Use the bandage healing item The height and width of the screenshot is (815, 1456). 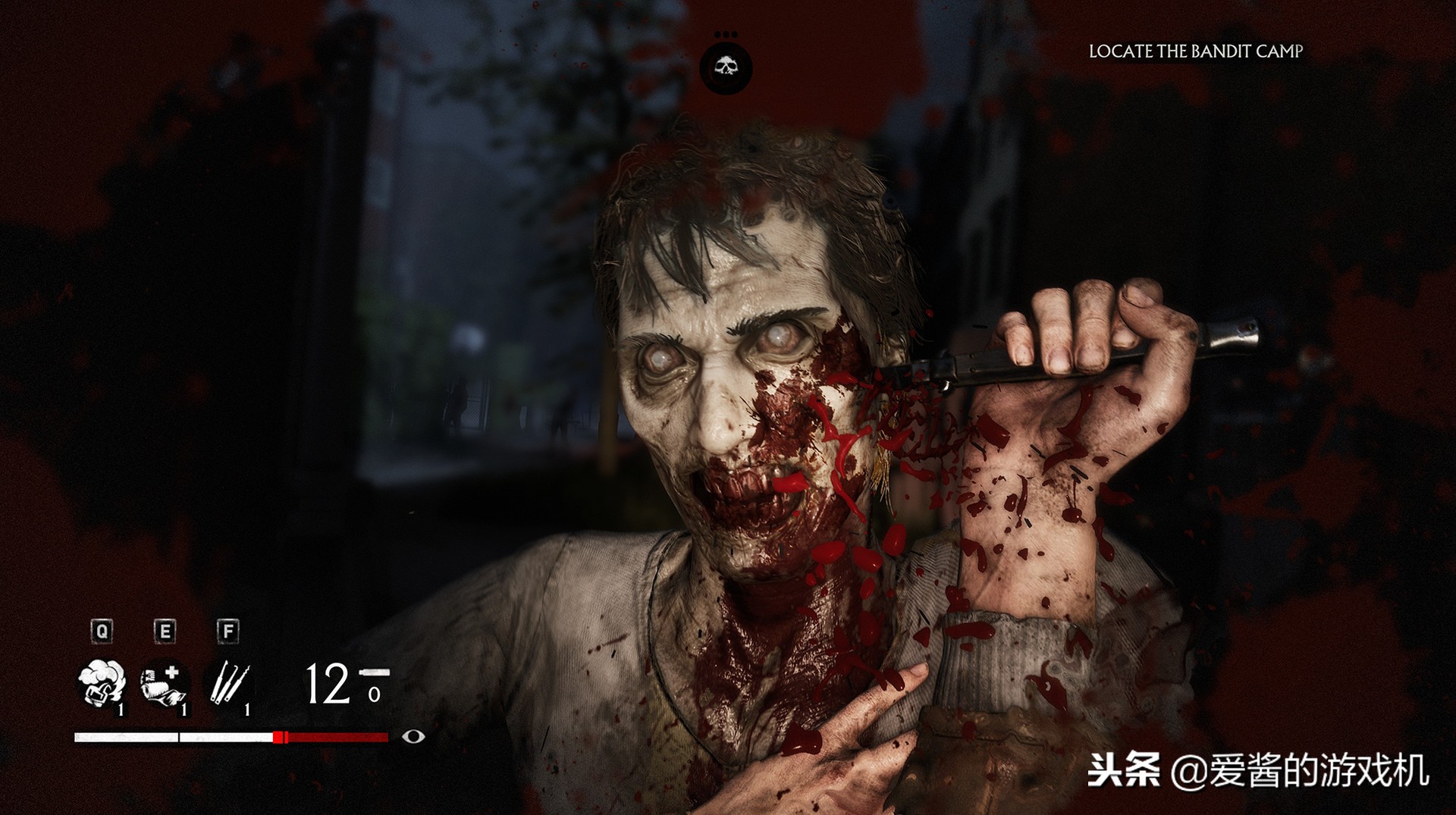(164, 685)
